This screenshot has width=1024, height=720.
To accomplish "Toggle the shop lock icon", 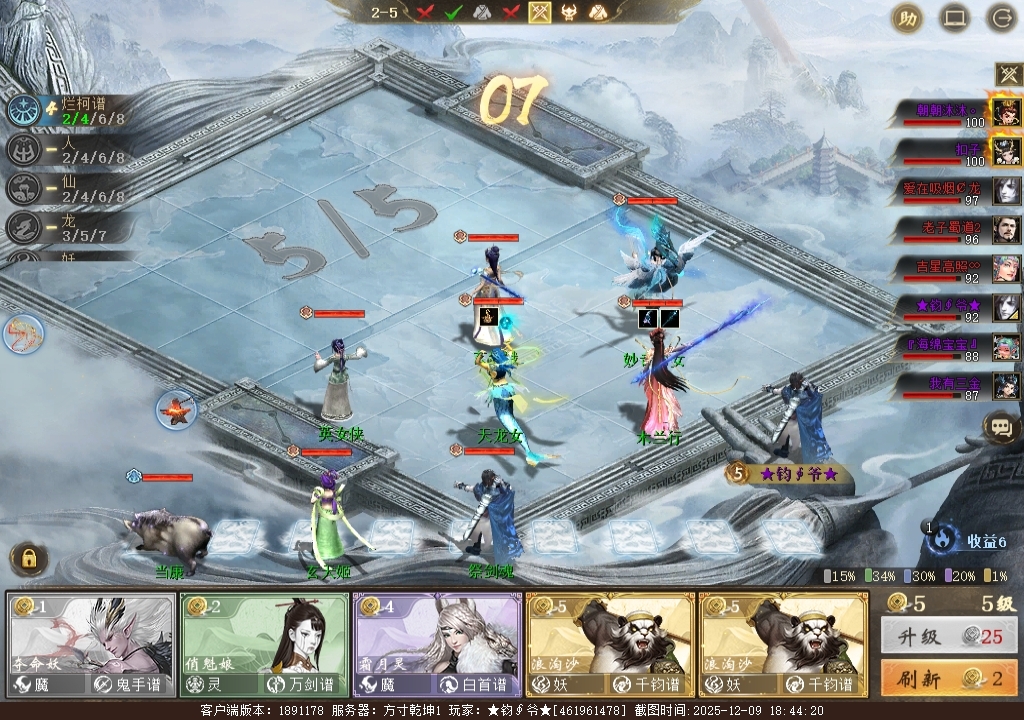I will (x=29, y=560).
